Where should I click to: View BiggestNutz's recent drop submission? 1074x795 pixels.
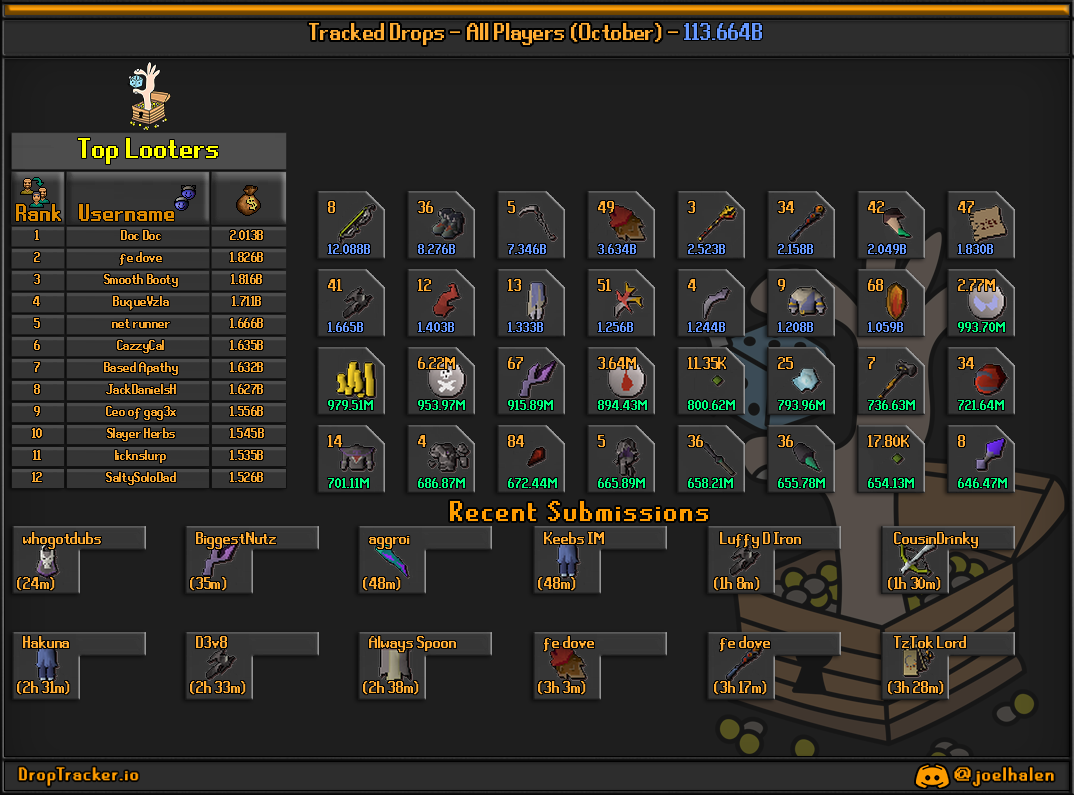[x=220, y=561]
